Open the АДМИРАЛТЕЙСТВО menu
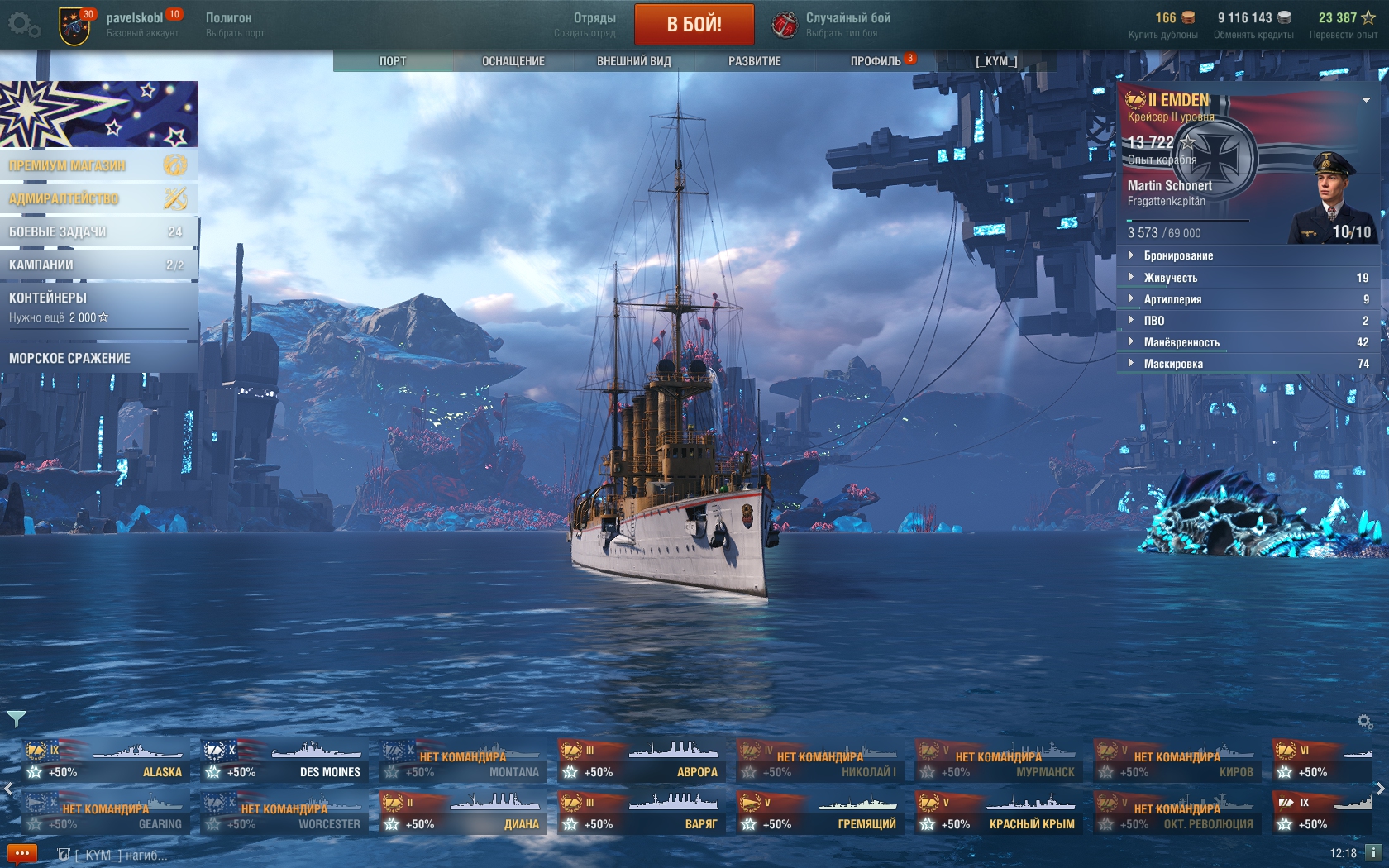Viewport: 1389px width, 868px height. click(98, 198)
